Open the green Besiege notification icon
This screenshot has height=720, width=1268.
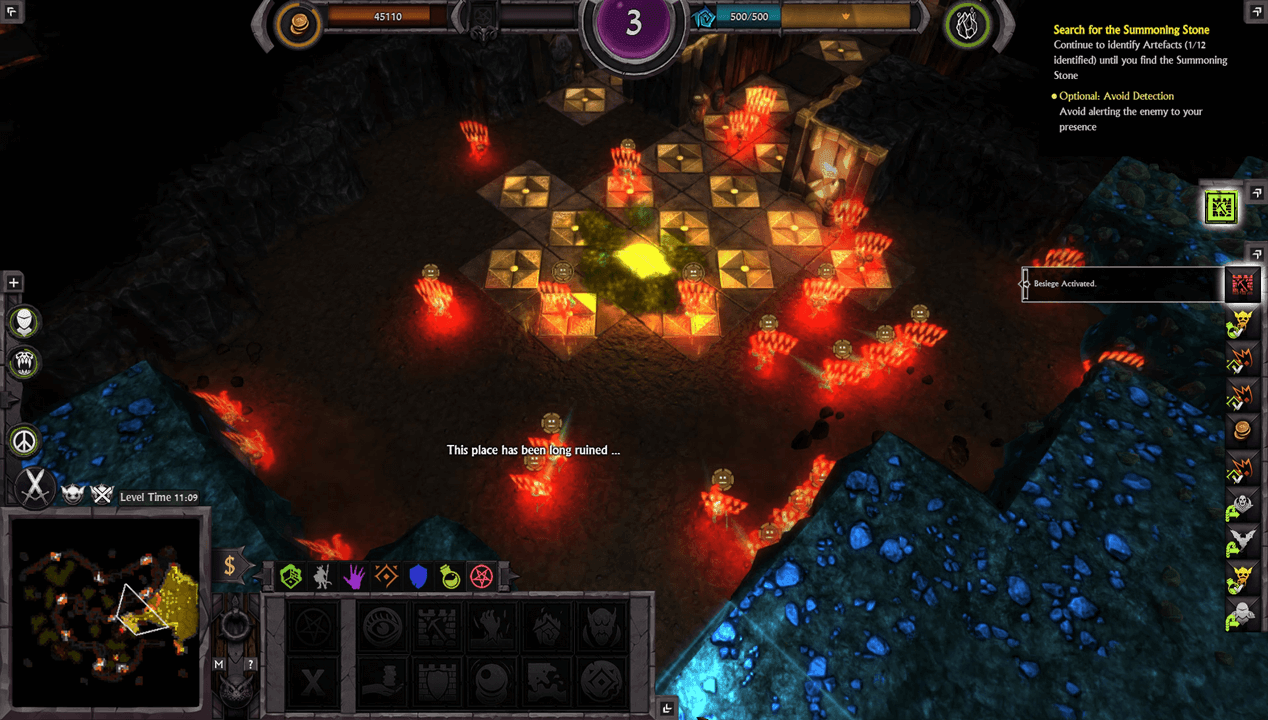coord(1223,207)
